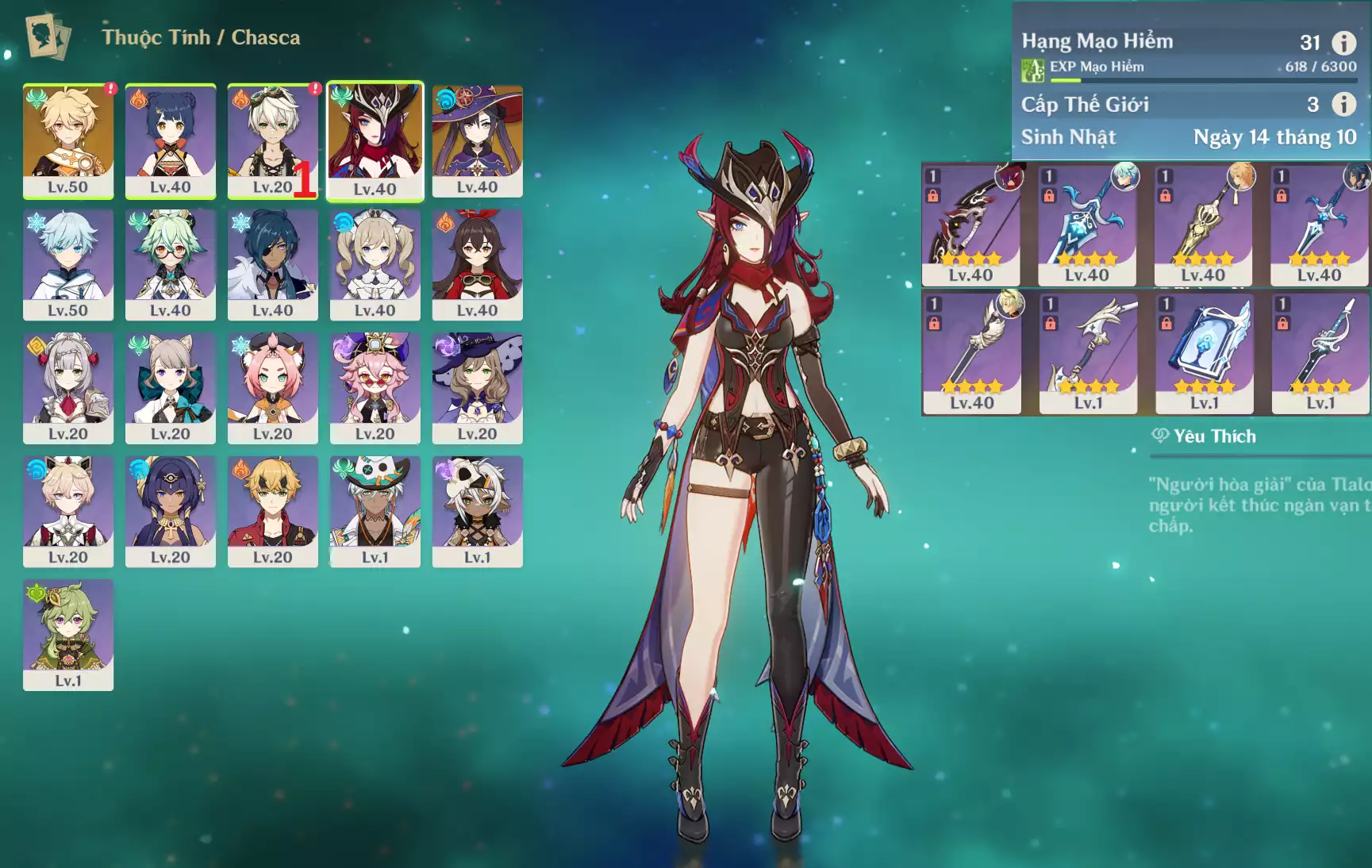The height and width of the screenshot is (868, 1372).
Task: Select the Traveler portrait at Lv.50
Action: point(68,140)
